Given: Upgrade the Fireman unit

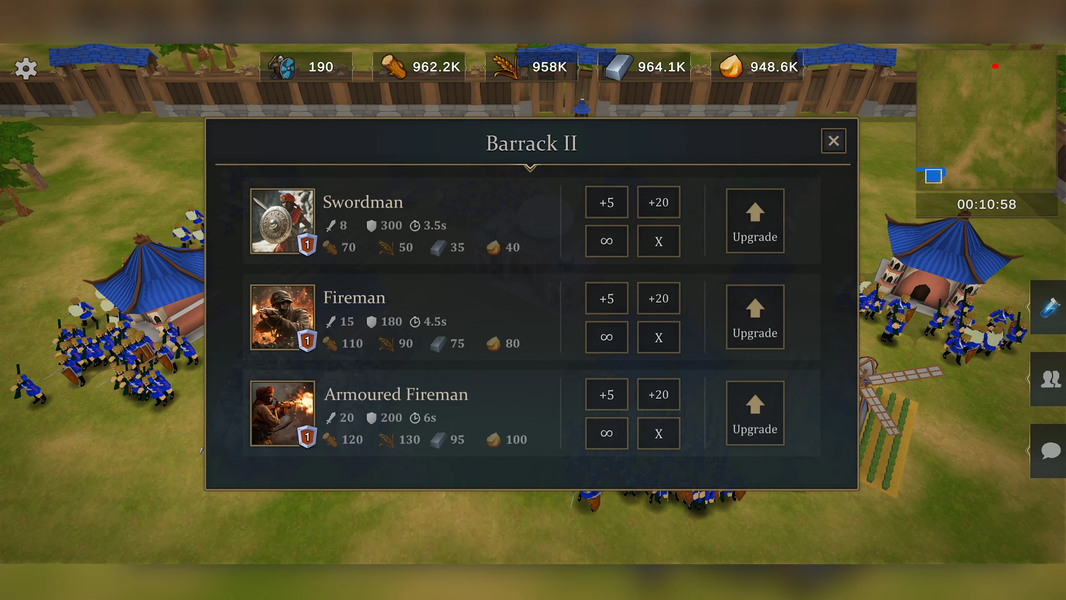Looking at the screenshot, I should click(755, 317).
